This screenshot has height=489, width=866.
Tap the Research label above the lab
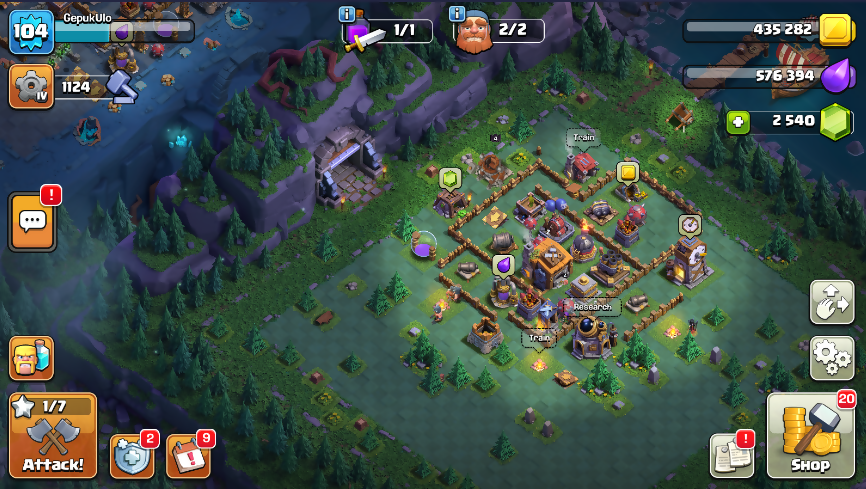tap(592, 306)
